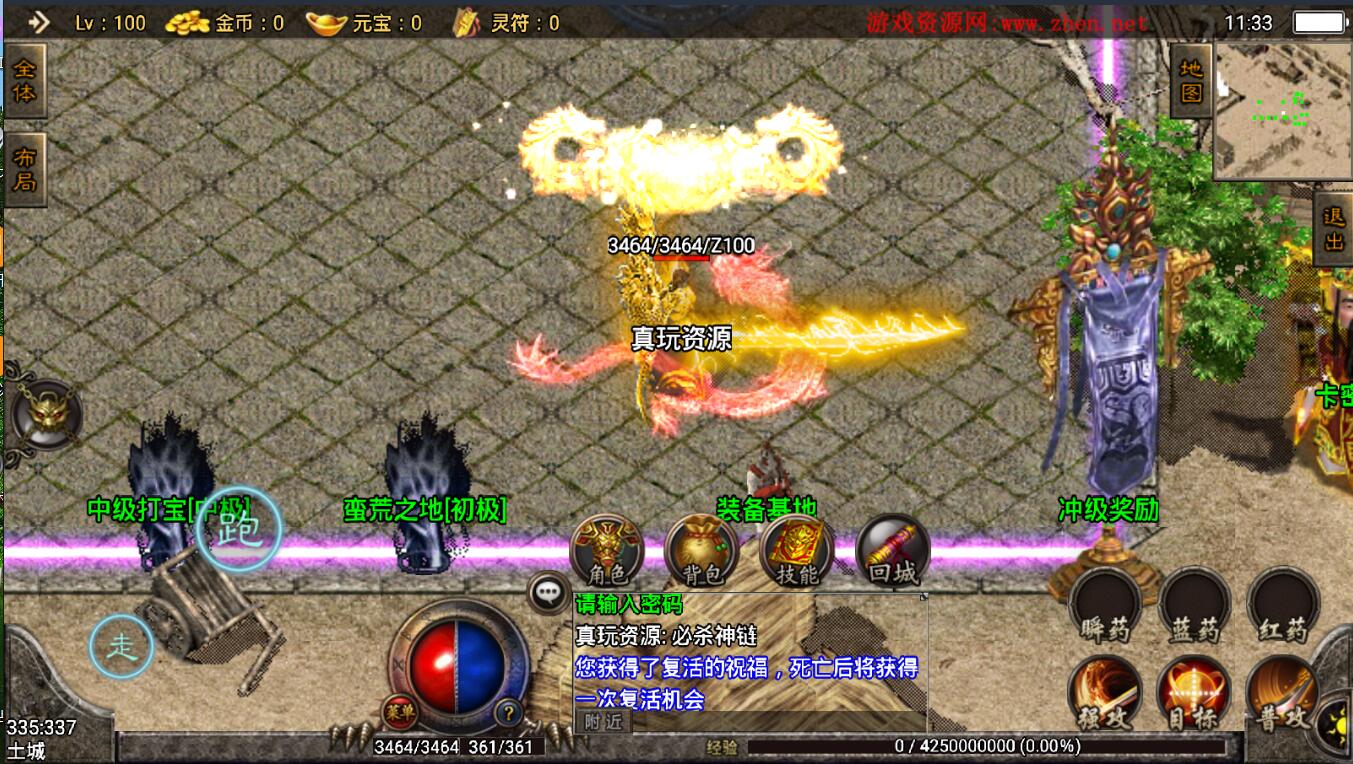The image size is (1353, 764).
Task: Open the 技能 skills book
Action: tap(797, 550)
